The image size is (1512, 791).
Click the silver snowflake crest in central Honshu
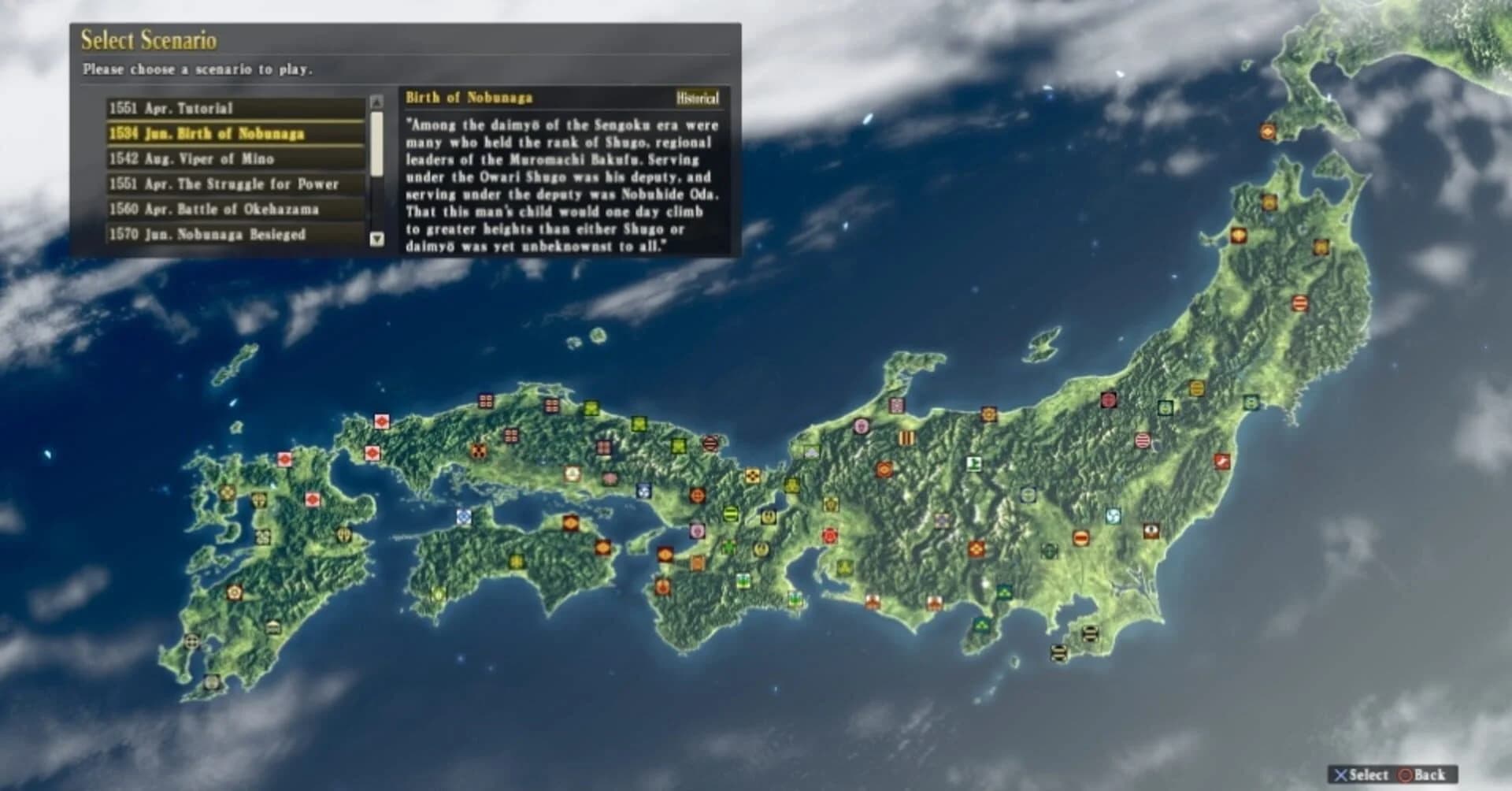1028,495
